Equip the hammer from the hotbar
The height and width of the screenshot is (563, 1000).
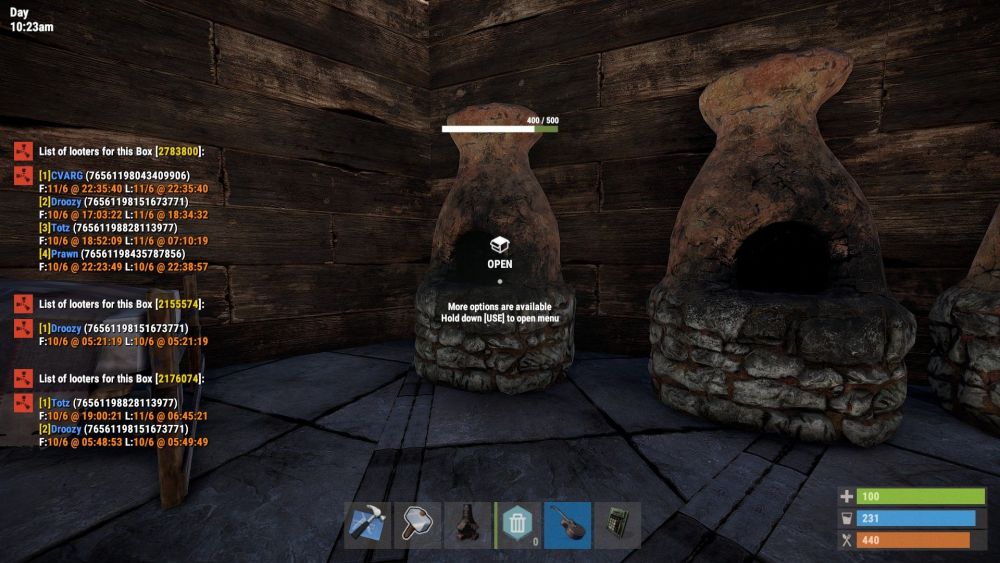417,524
